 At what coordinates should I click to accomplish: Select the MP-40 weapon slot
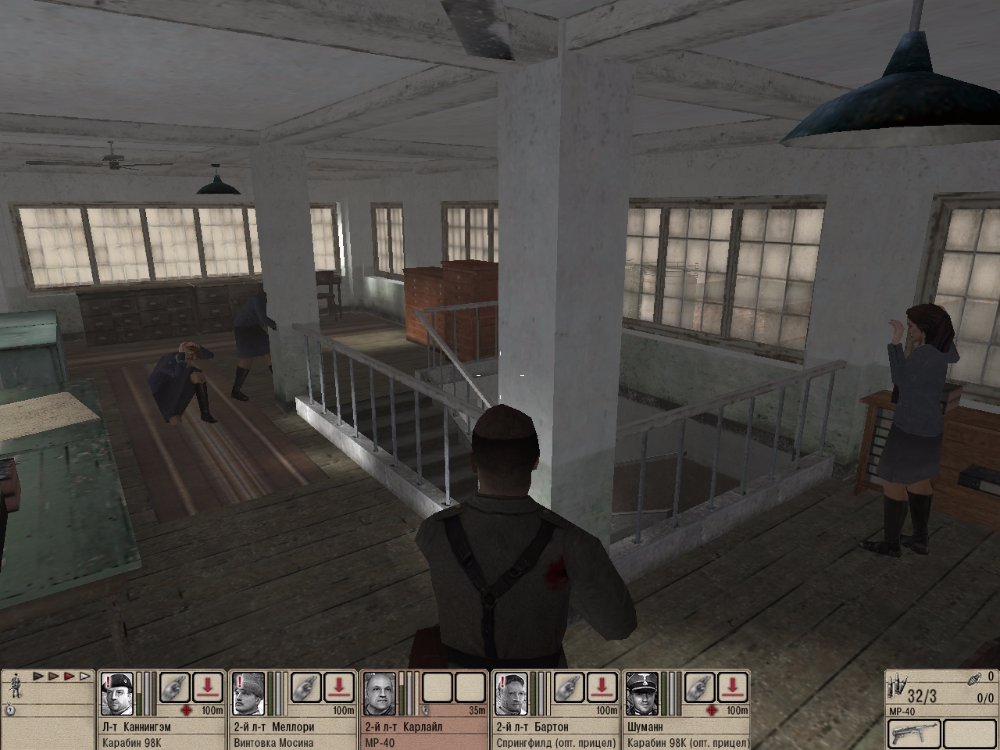911,732
